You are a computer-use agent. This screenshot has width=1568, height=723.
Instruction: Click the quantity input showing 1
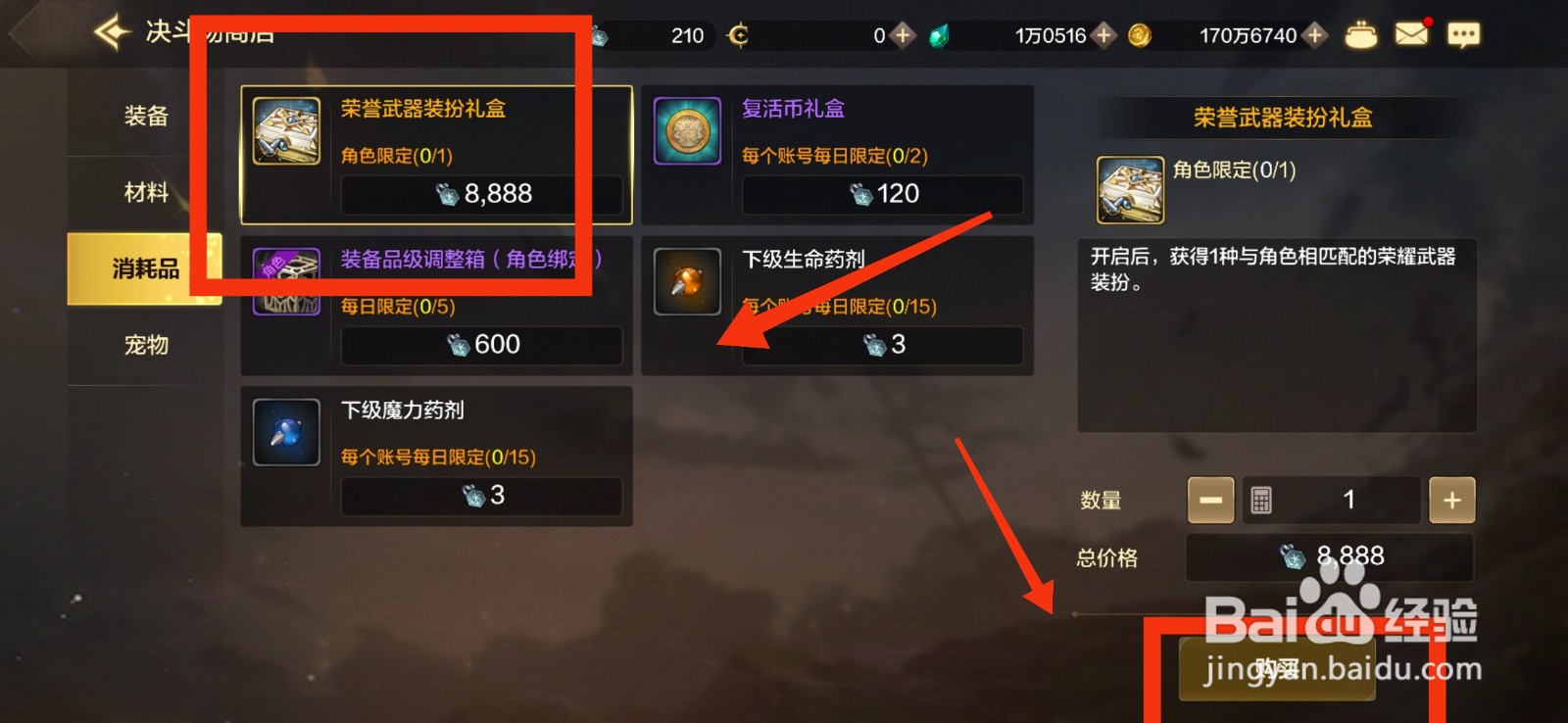(1349, 500)
